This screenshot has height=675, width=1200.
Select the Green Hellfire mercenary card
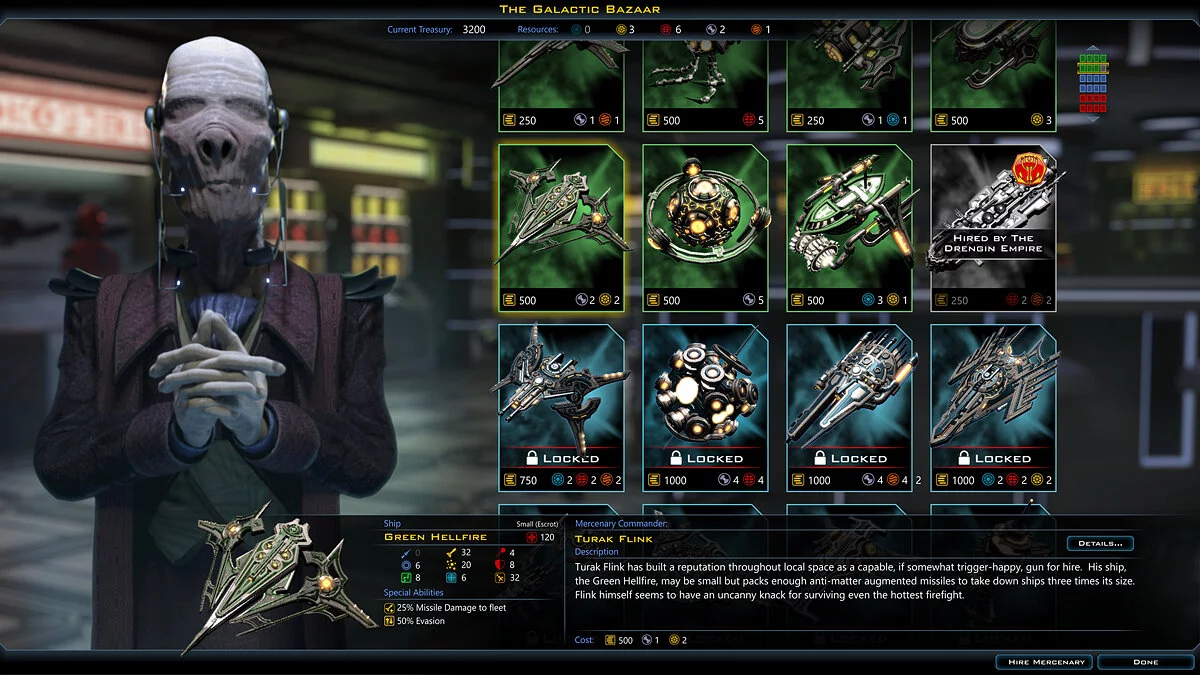pos(561,228)
